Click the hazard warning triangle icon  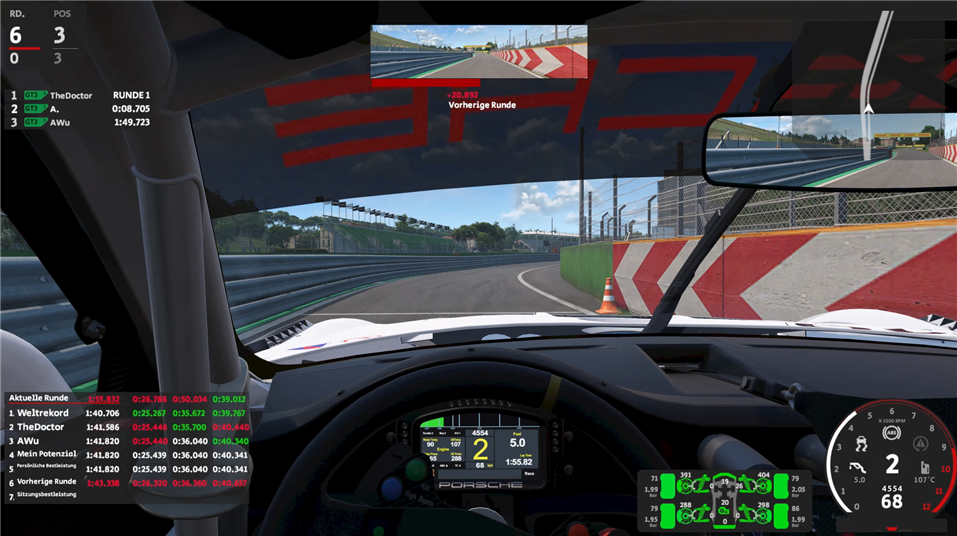(920, 443)
